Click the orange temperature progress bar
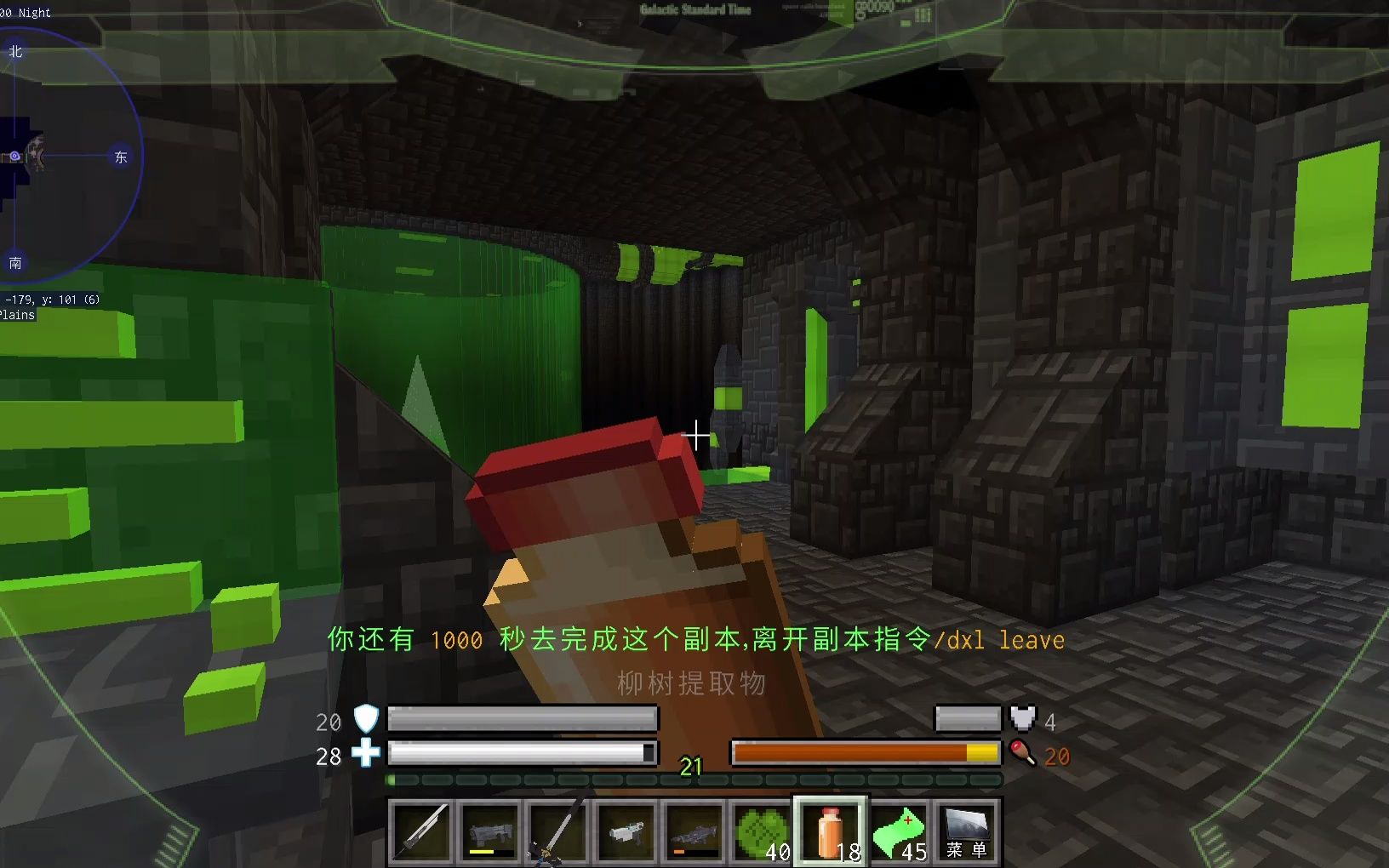 pyautogui.click(x=864, y=752)
